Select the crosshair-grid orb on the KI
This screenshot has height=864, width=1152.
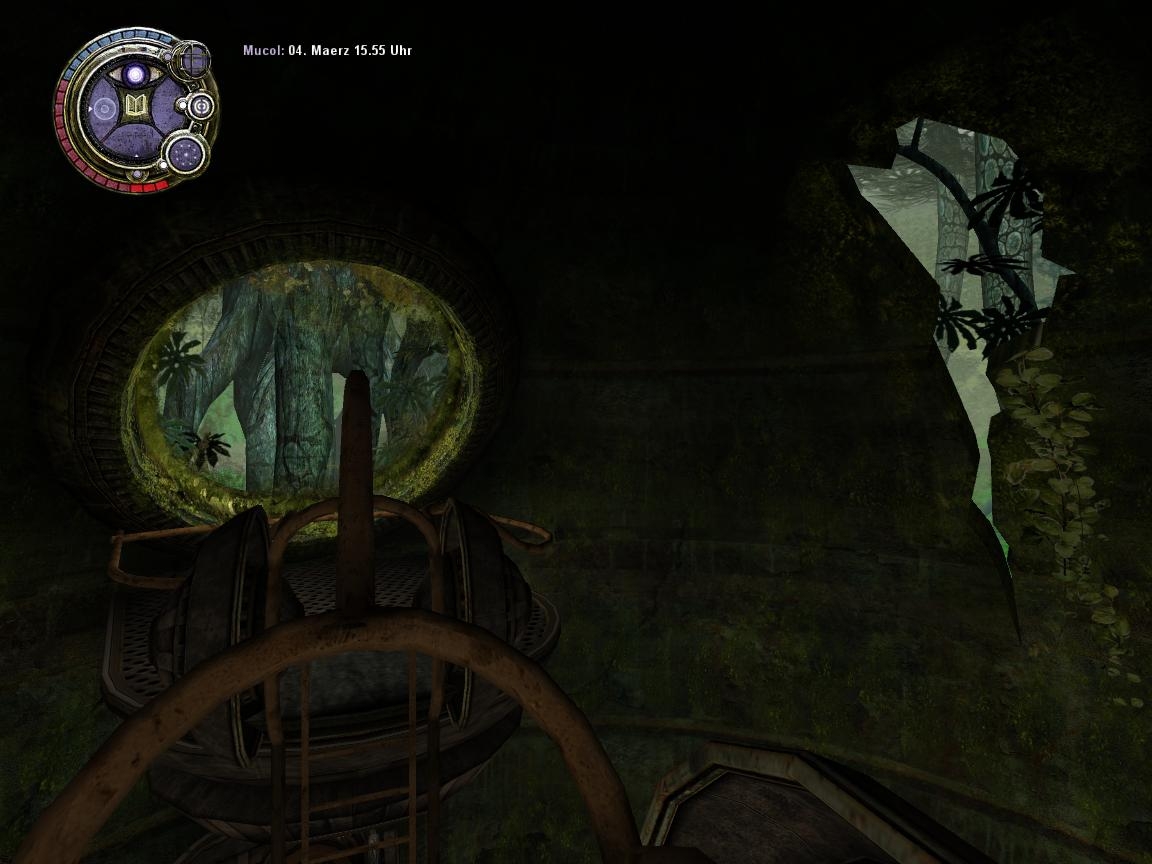[192, 61]
